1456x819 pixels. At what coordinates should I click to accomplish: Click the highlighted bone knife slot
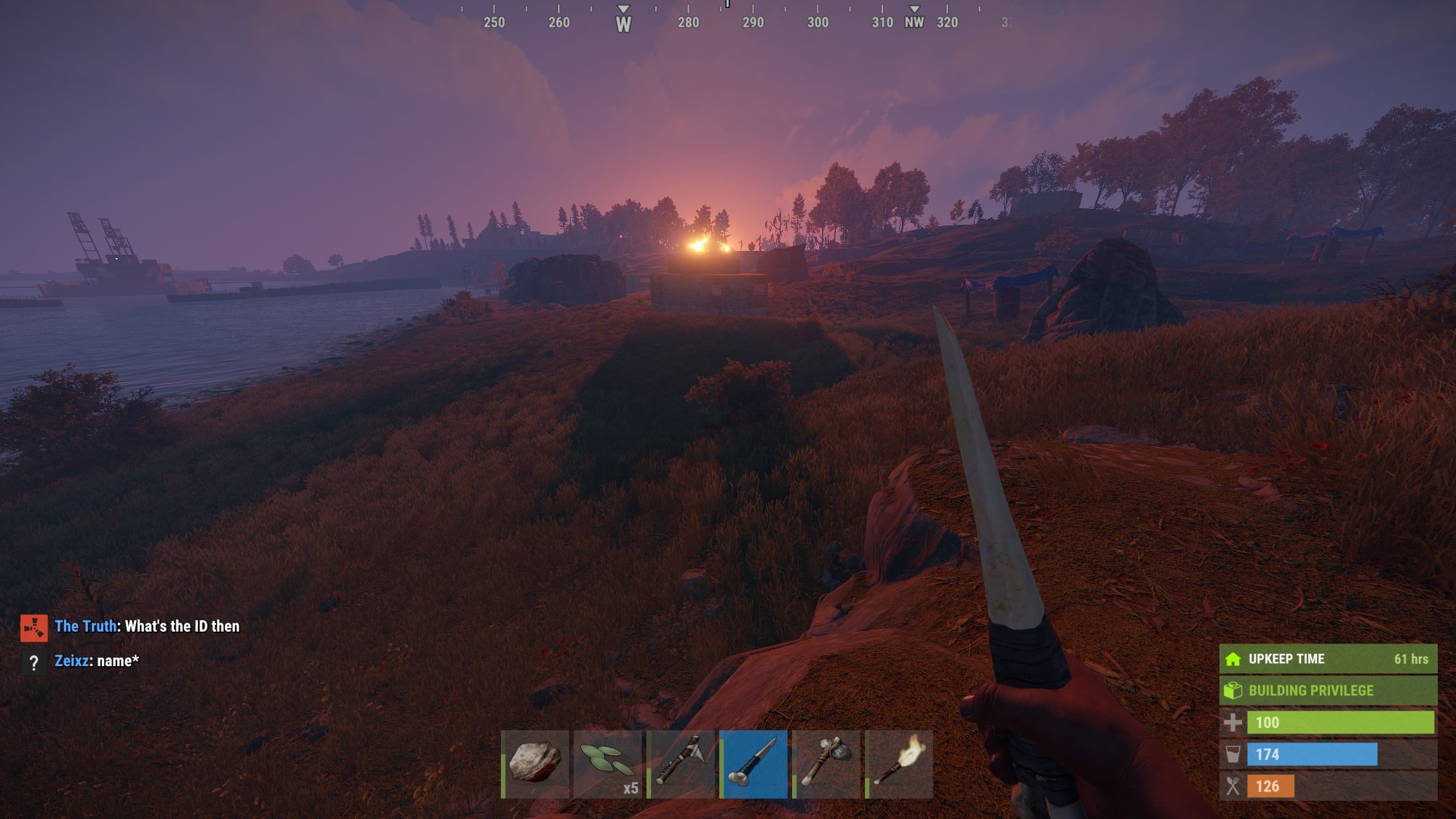753,764
